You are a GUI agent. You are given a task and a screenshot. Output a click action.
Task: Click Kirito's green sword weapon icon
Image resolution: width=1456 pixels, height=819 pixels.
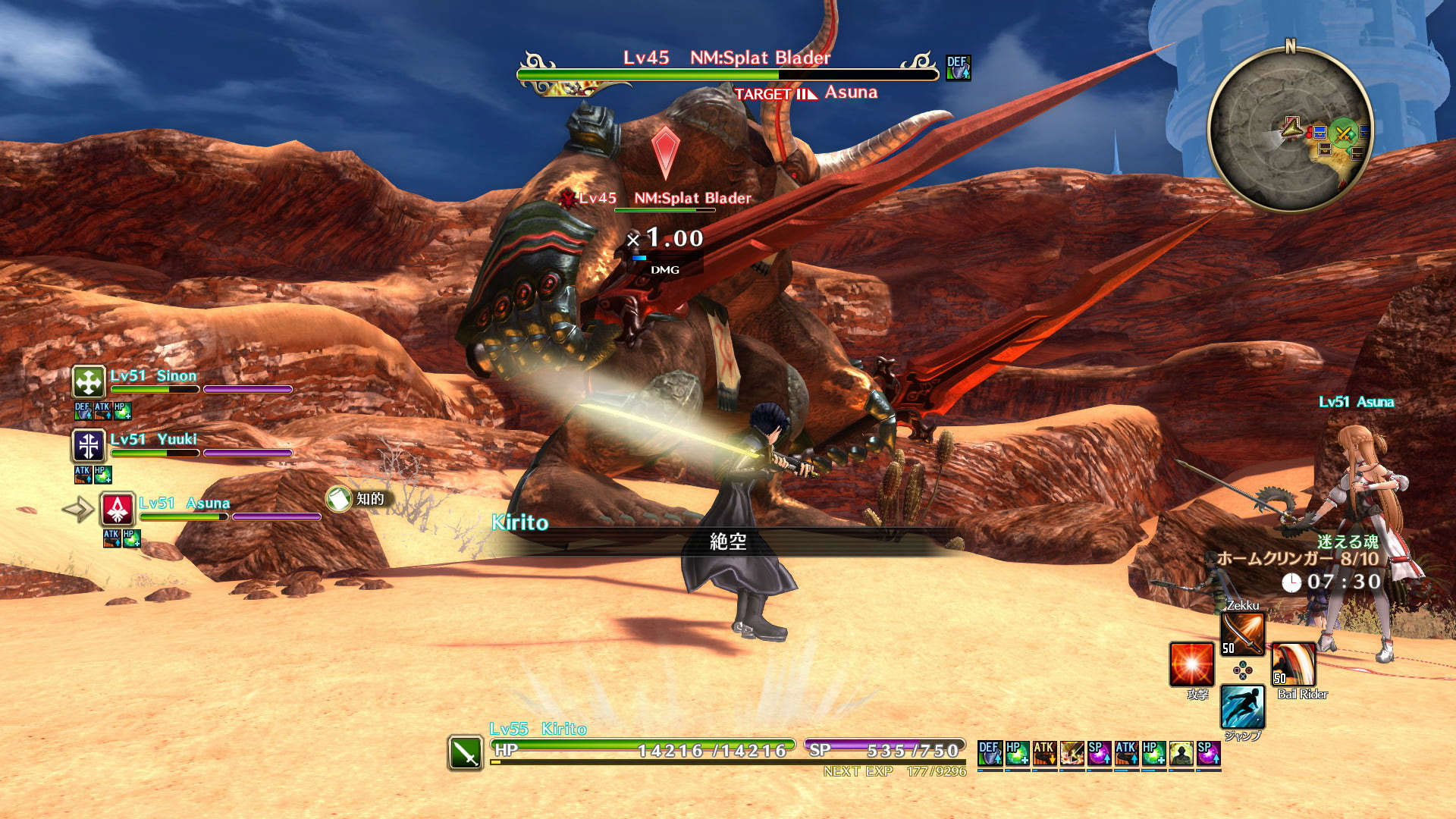pos(465,753)
